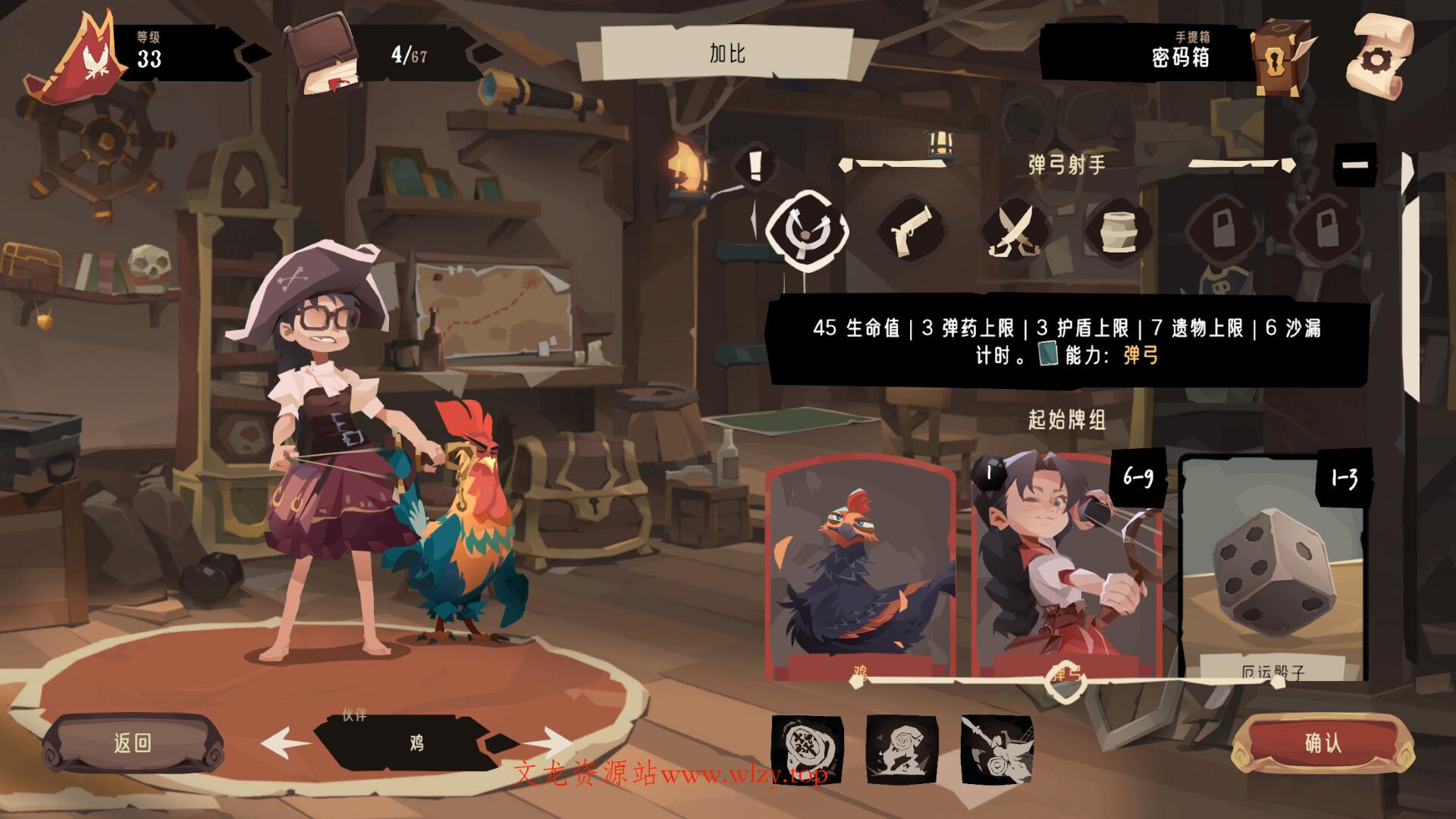This screenshot has height=819, width=1456.
Task: View the rooster 鸡 starting card
Action: (860, 569)
